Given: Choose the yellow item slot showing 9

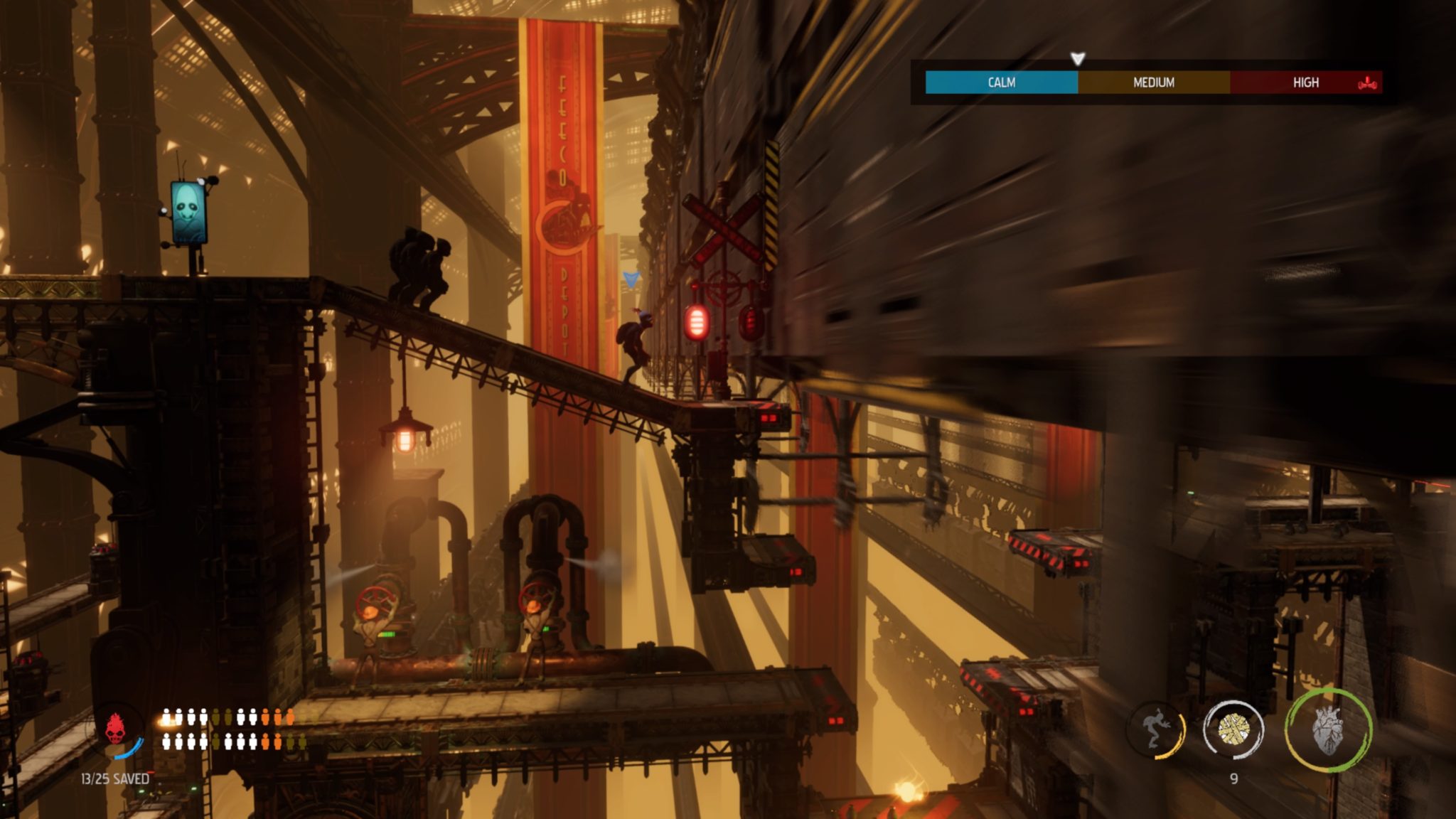Looking at the screenshot, I should pos(1233,729).
